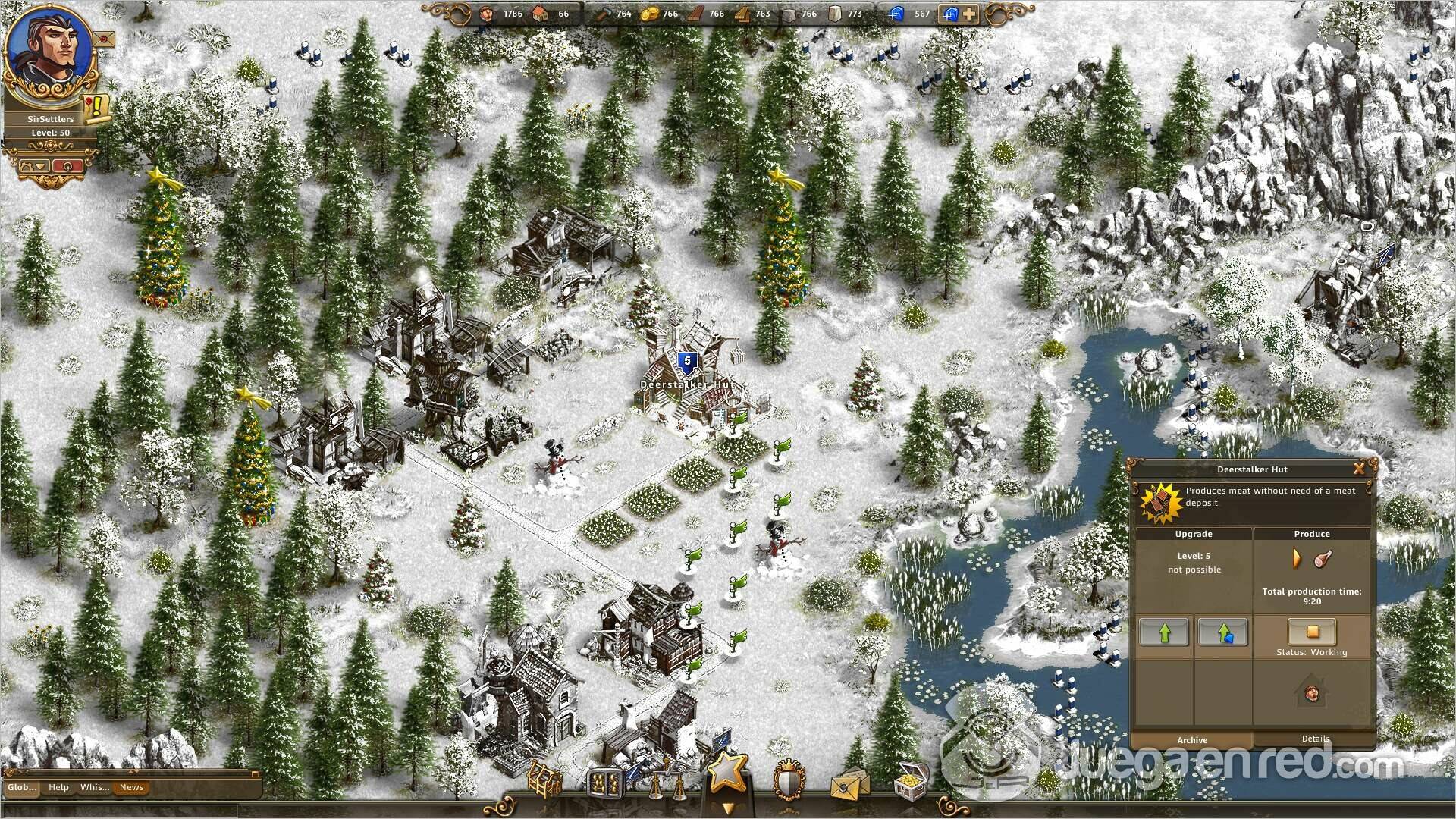Upgrade the hut with the green arrow button
The height and width of the screenshot is (819, 1456).
(1163, 632)
